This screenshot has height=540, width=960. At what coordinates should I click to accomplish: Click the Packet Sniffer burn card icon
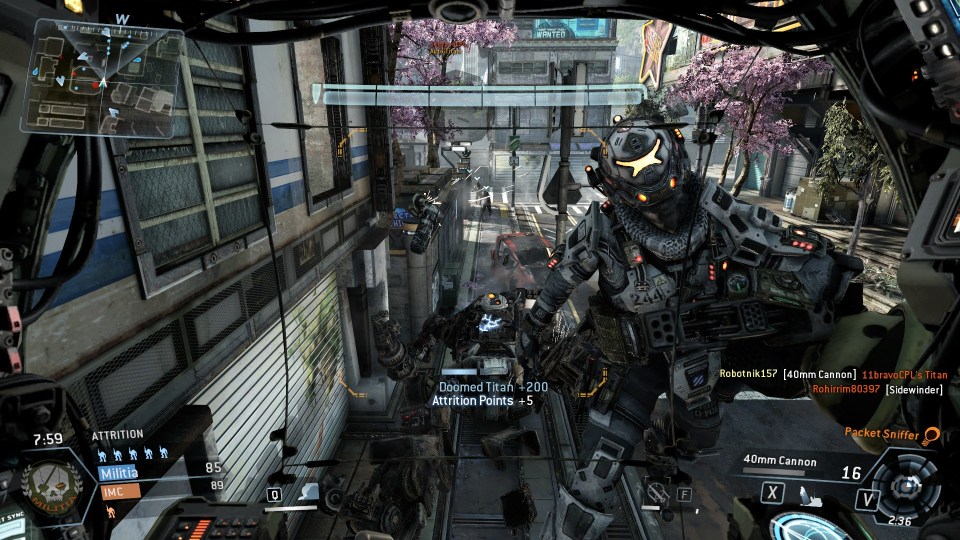pos(932,435)
